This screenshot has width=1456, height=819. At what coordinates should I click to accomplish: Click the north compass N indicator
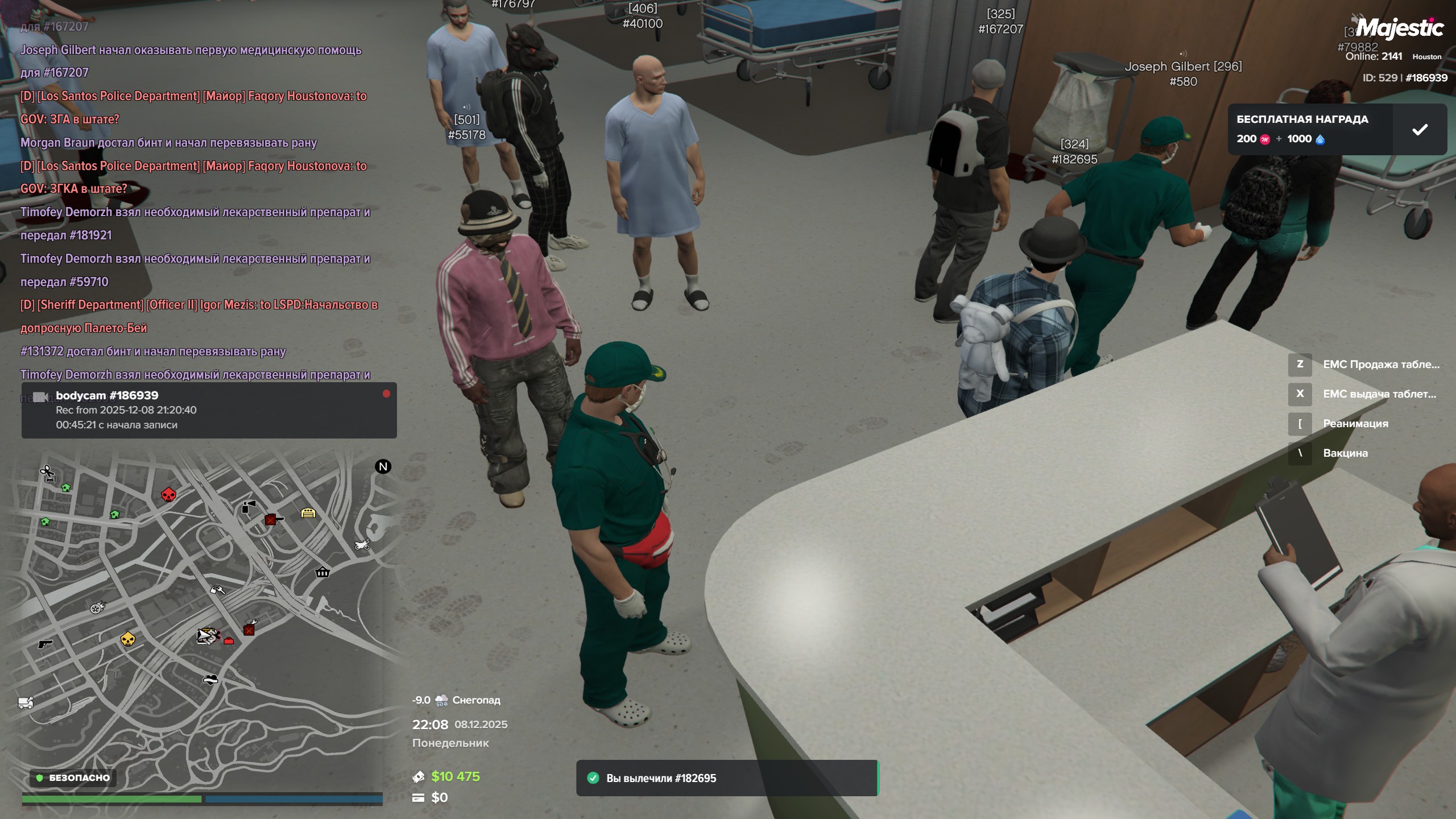click(x=383, y=467)
